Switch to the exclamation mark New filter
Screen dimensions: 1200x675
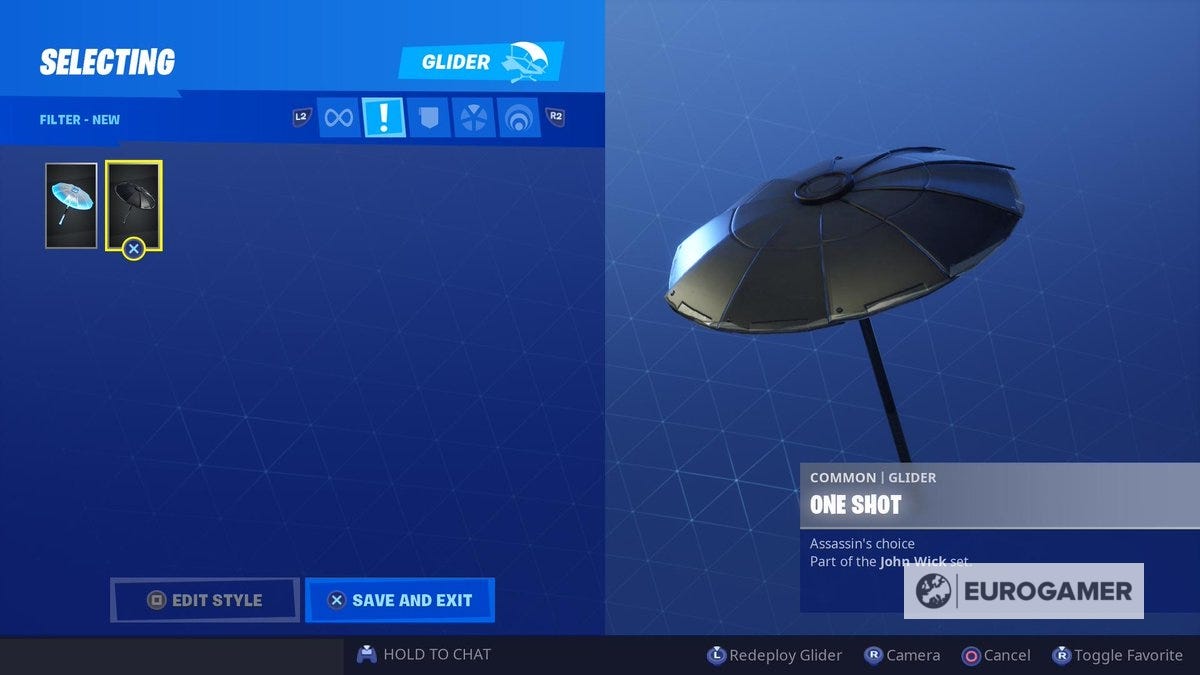(384, 118)
